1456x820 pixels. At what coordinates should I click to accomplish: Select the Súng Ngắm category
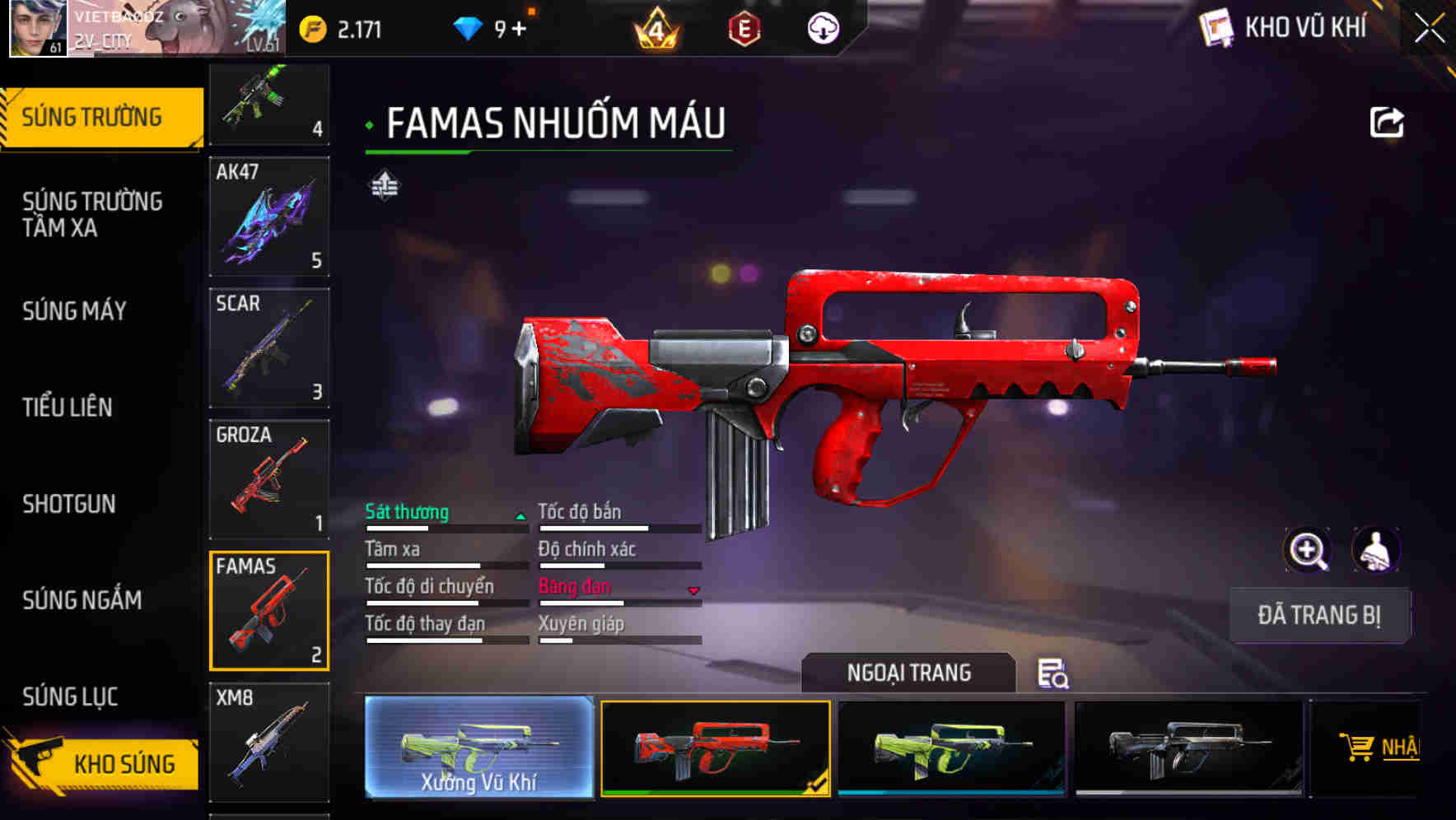(x=82, y=600)
